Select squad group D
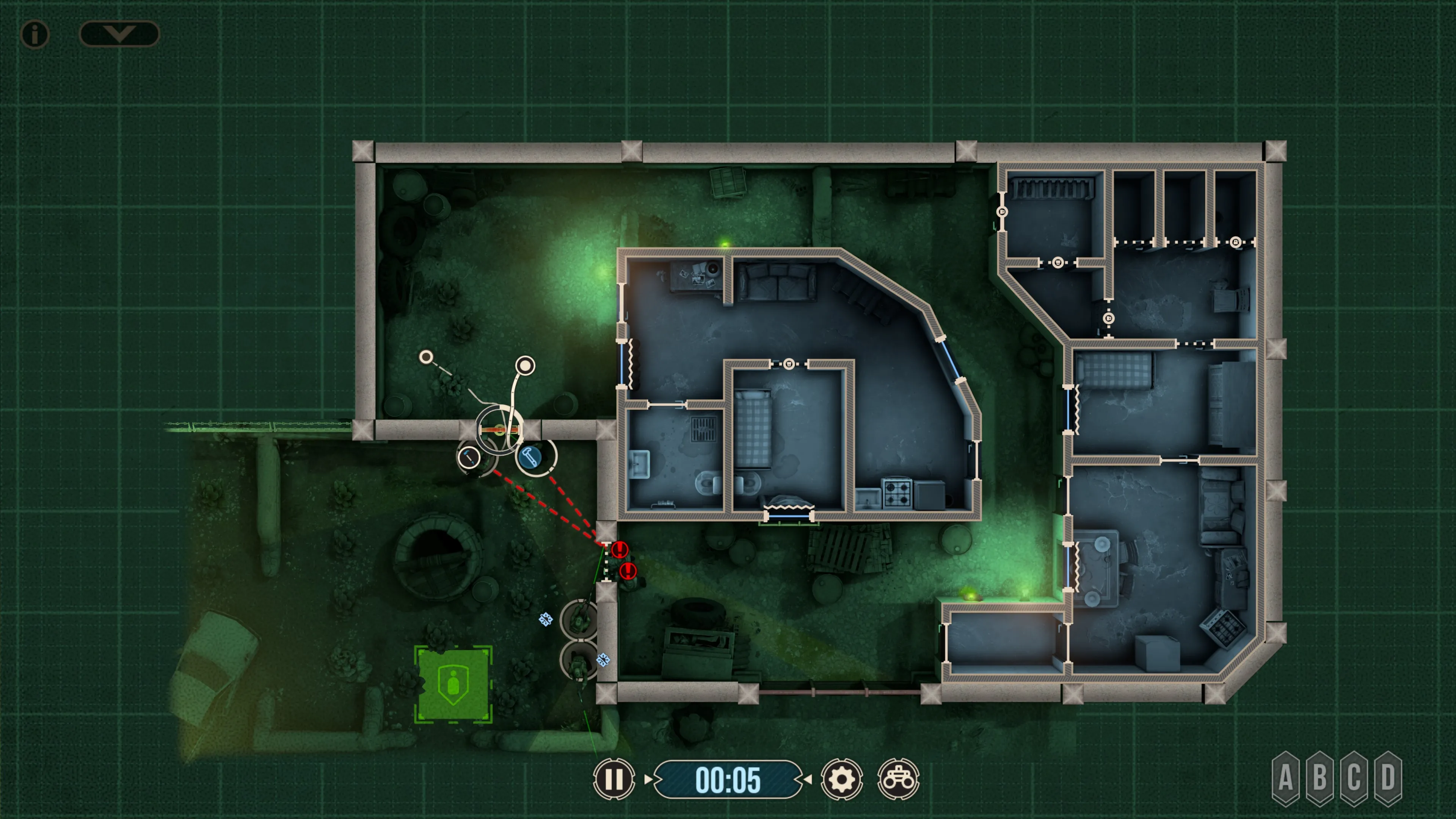This screenshot has width=1456, height=819. coord(1388,778)
